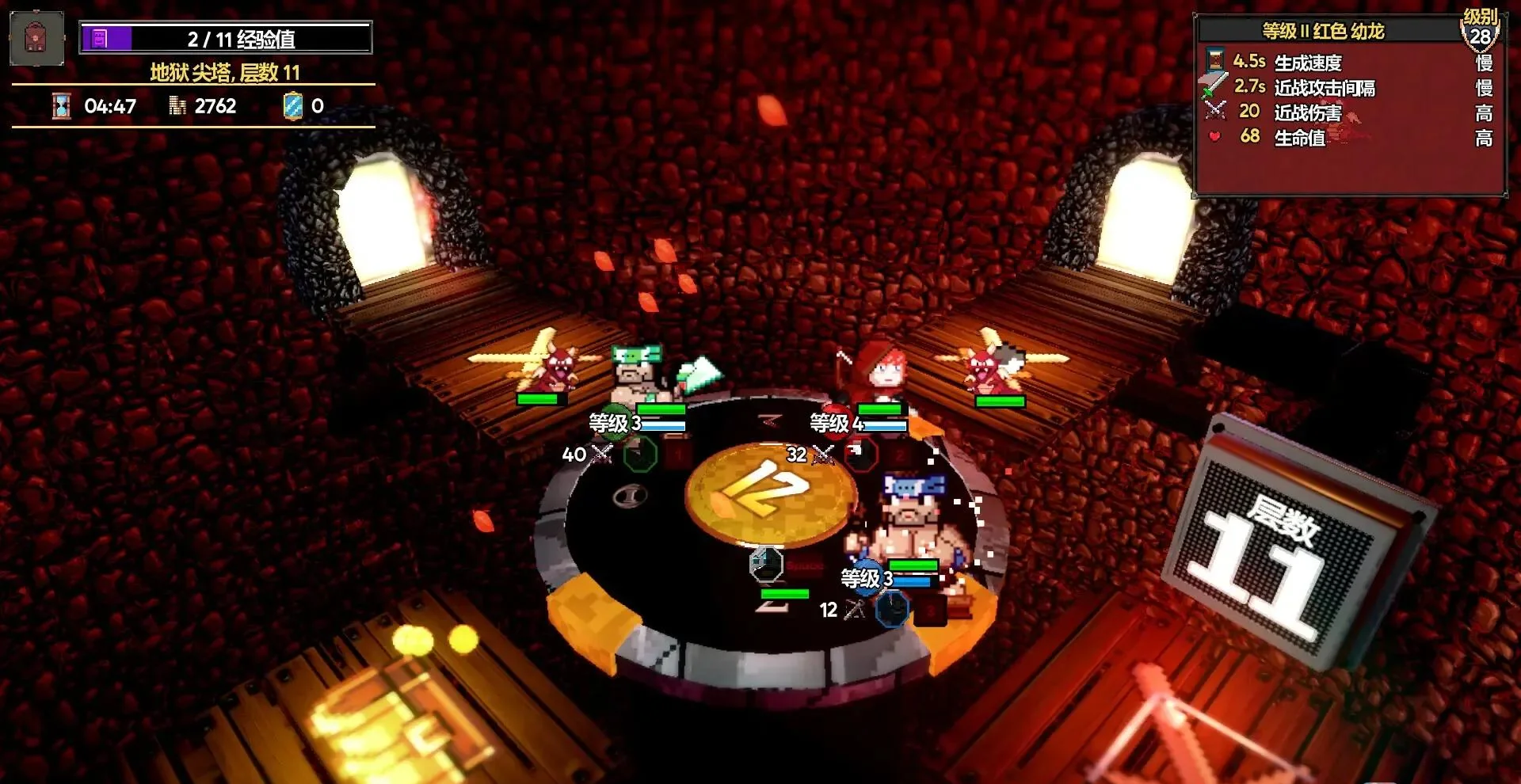The width and height of the screenshot is (1521, 784).
Task: Activate the red octagon ability icon
Action: coord(861,454)
